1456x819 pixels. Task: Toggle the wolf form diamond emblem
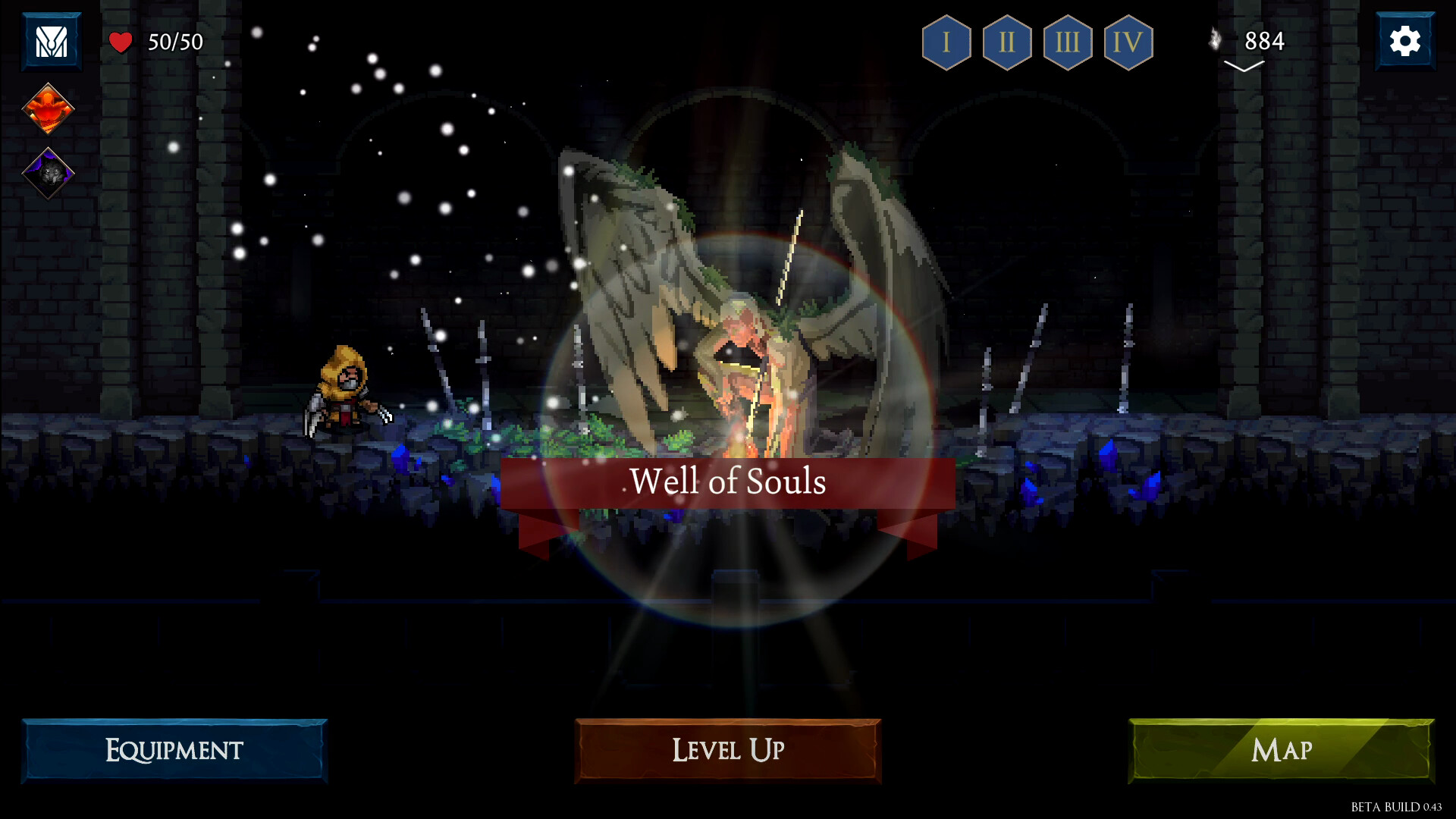[x=49, y=173]
